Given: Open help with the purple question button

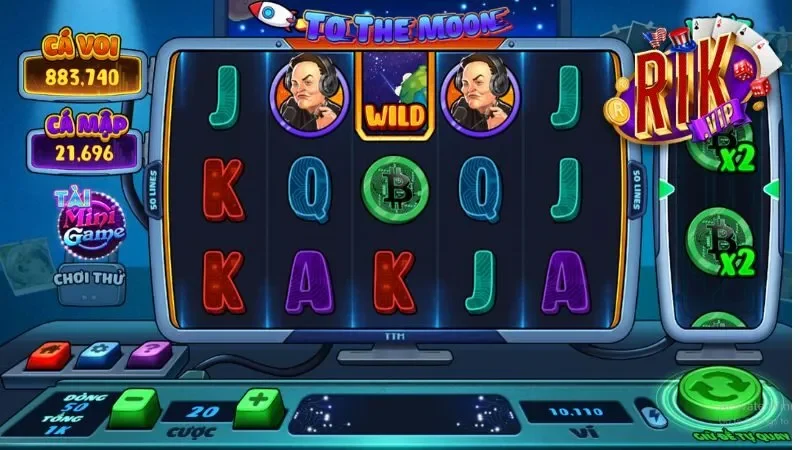Looking at the screenshot, I should pyautogui.click(x=152, y=352).
